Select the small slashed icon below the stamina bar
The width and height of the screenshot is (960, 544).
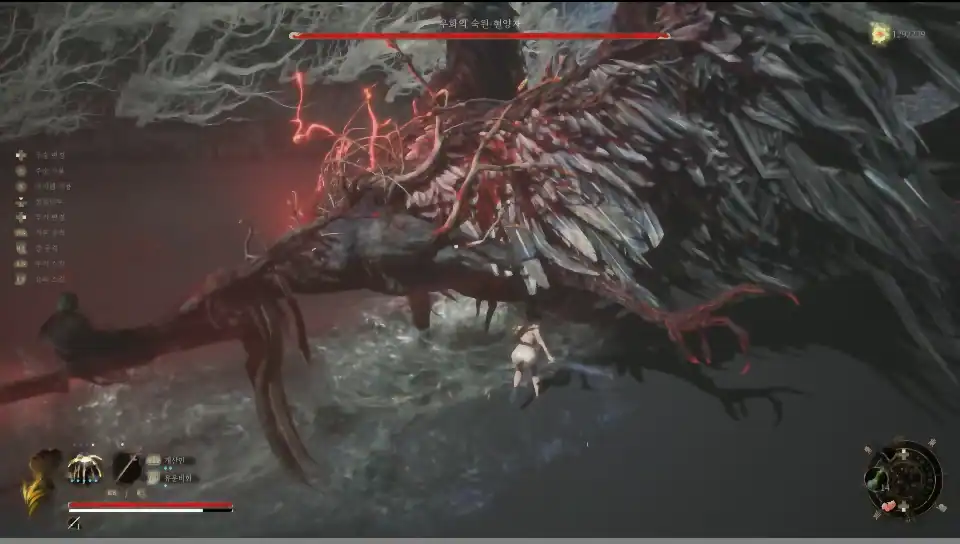click(x=74, y=522)
